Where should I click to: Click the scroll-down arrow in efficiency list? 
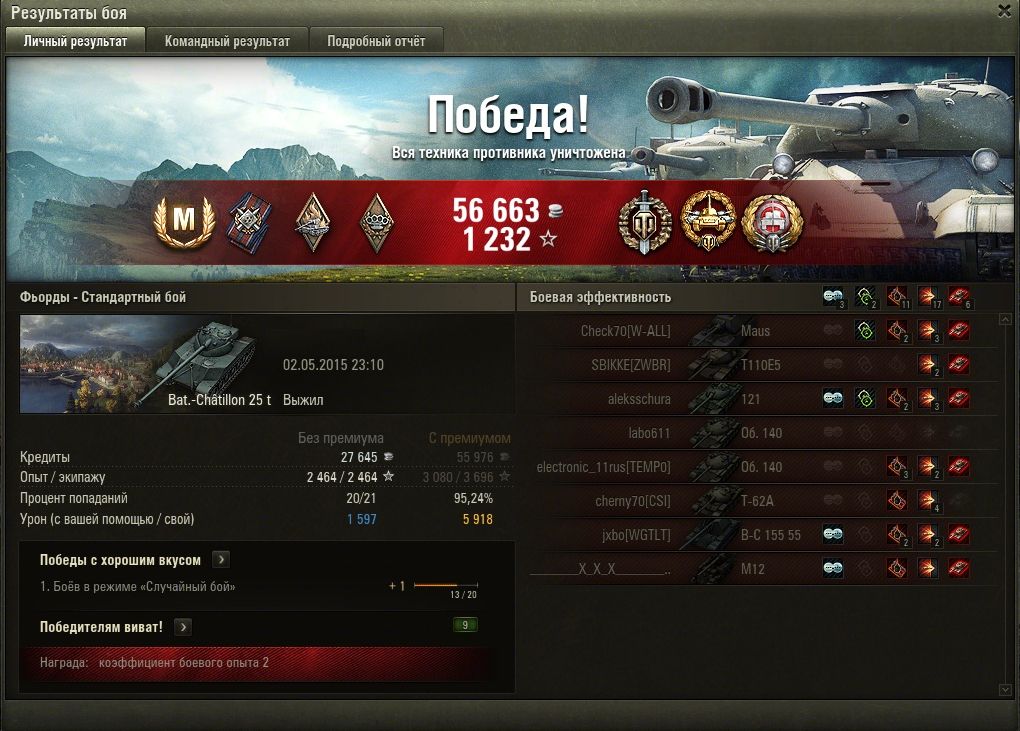(x=1005, y=689)
